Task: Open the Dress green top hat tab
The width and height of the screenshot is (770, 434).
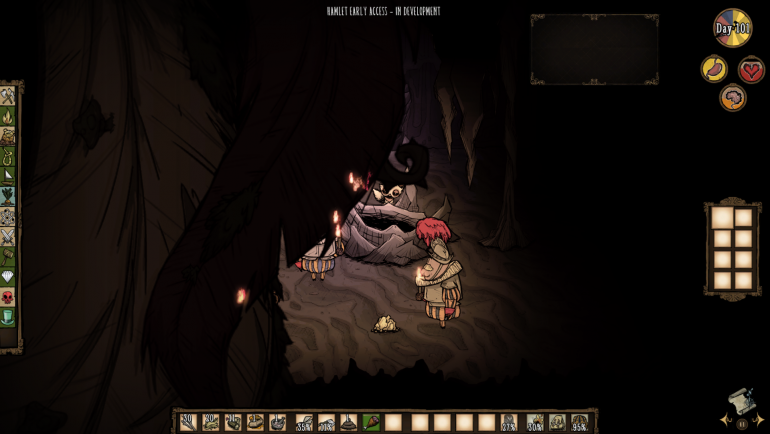Action: (7, 317)
